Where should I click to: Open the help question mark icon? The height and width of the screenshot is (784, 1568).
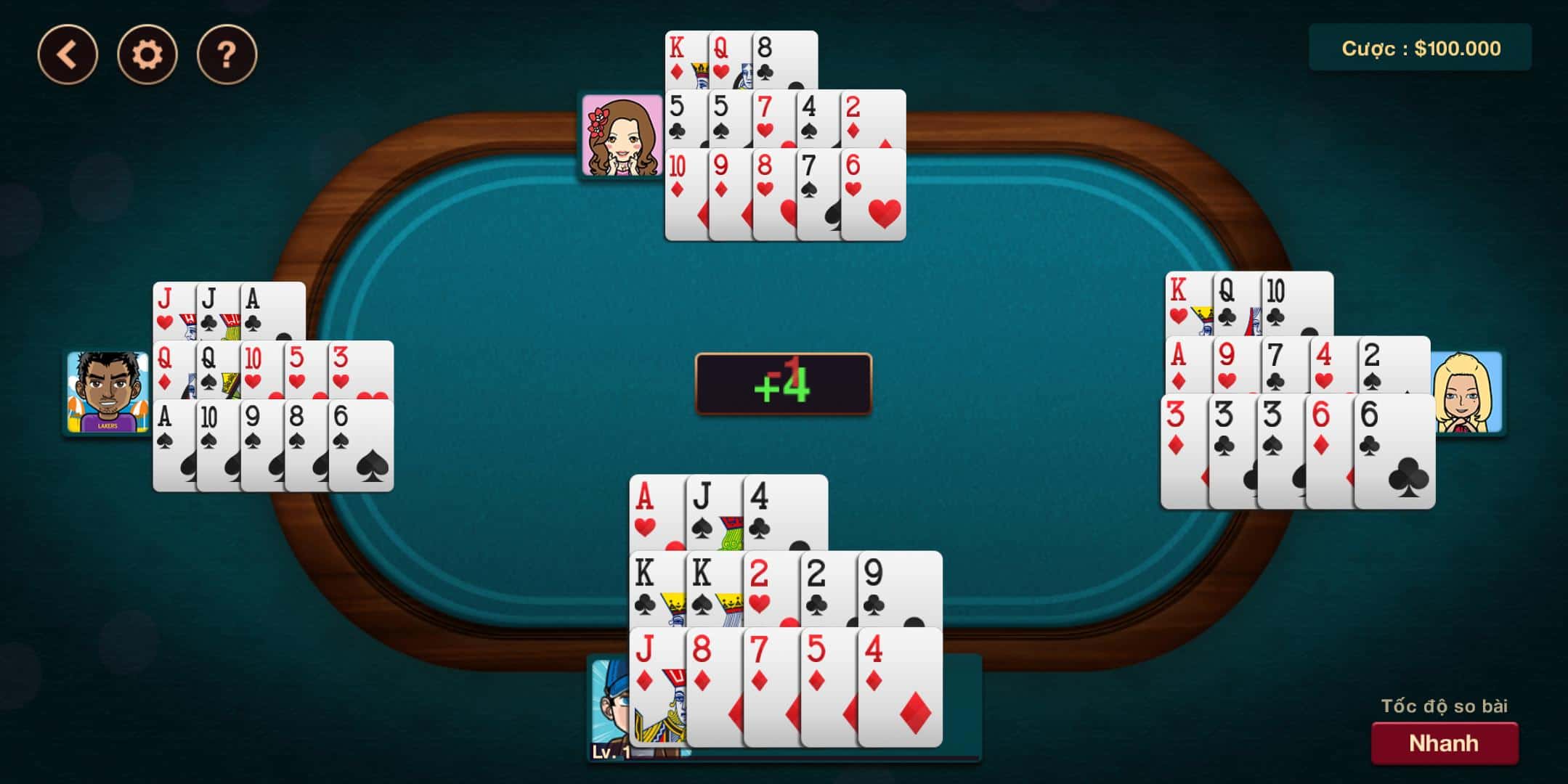225,53
